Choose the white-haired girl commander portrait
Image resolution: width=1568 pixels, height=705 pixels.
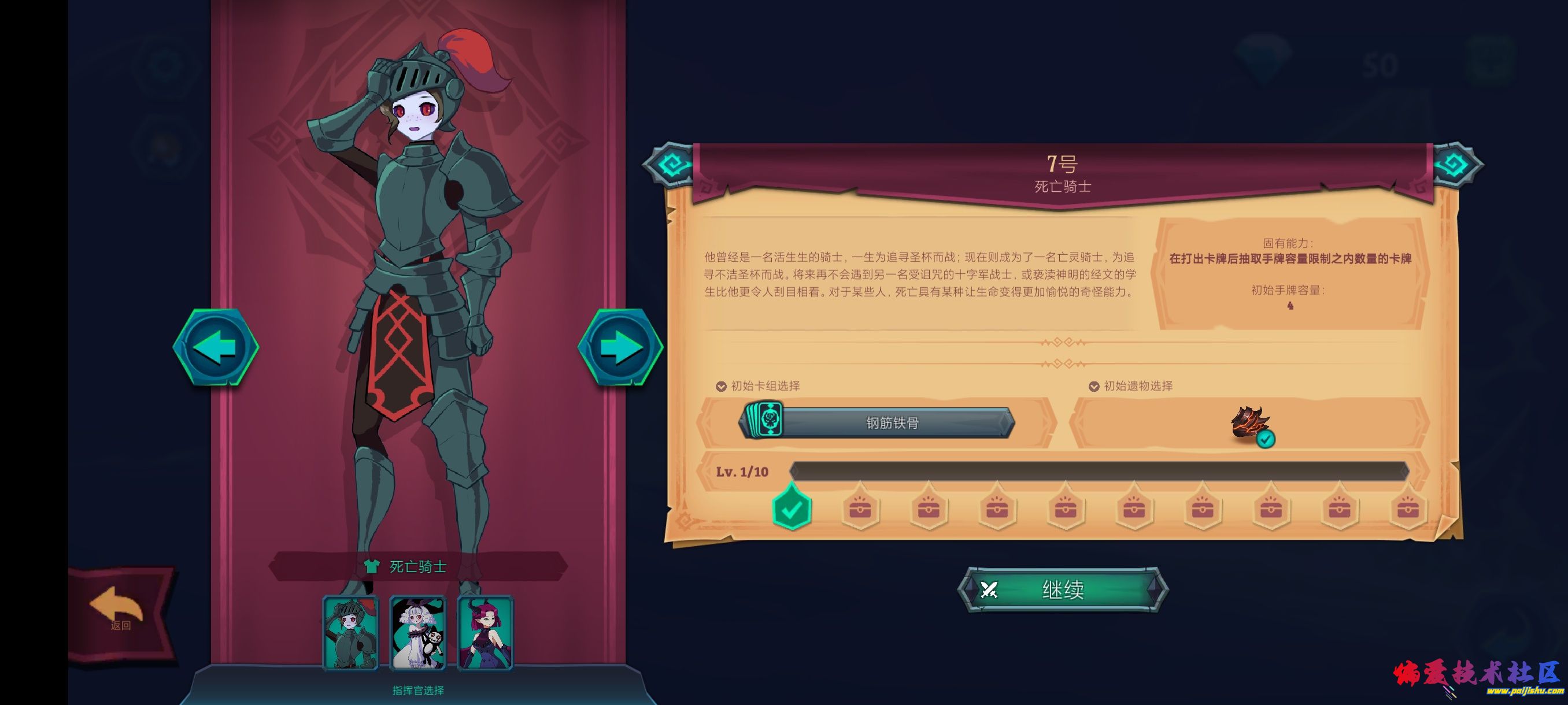[418, 633]
